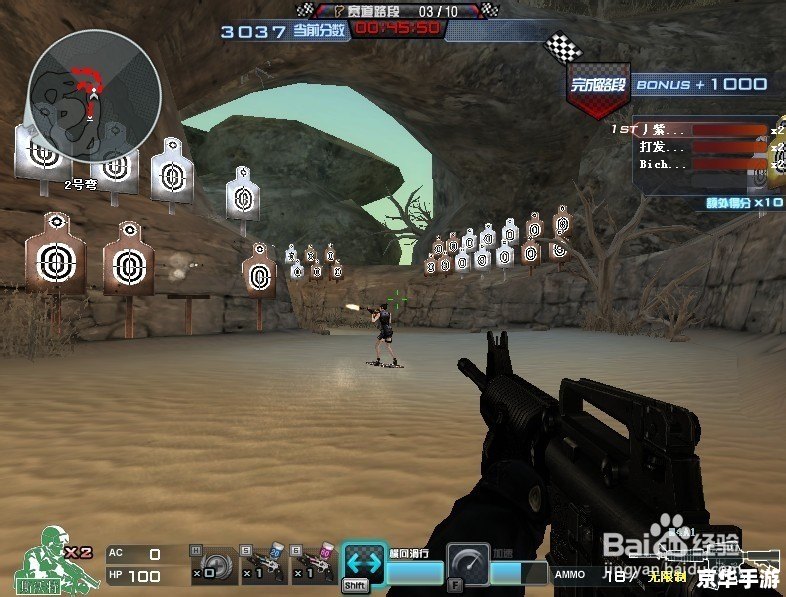Activate the sideways slide skill icon
Image resolution: width=786 pixels, height=597 pixels.
pyautogui.click(x=364, y=563)
